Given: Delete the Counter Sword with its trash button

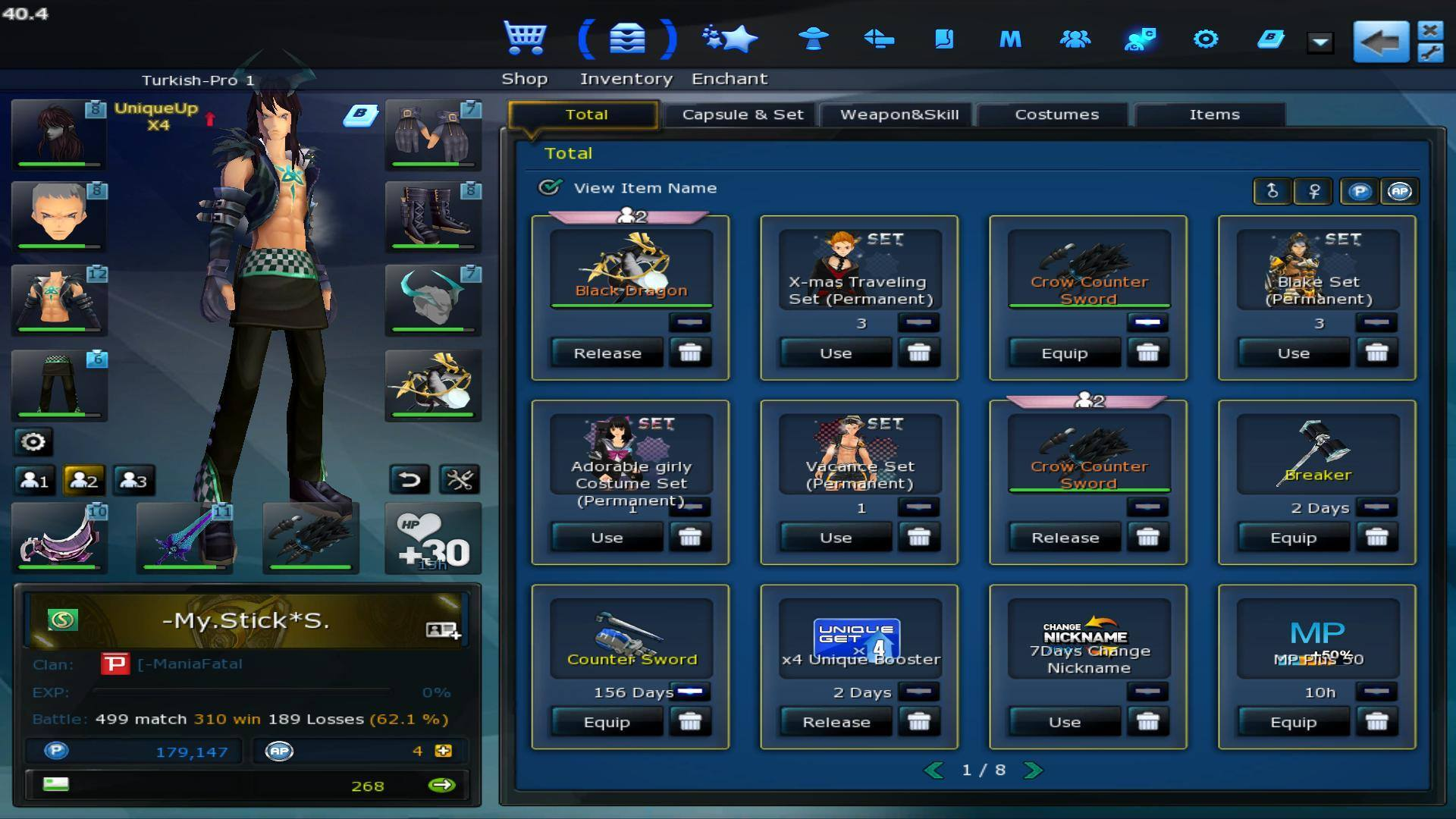Looking at the screenshot, I should 690,722.
